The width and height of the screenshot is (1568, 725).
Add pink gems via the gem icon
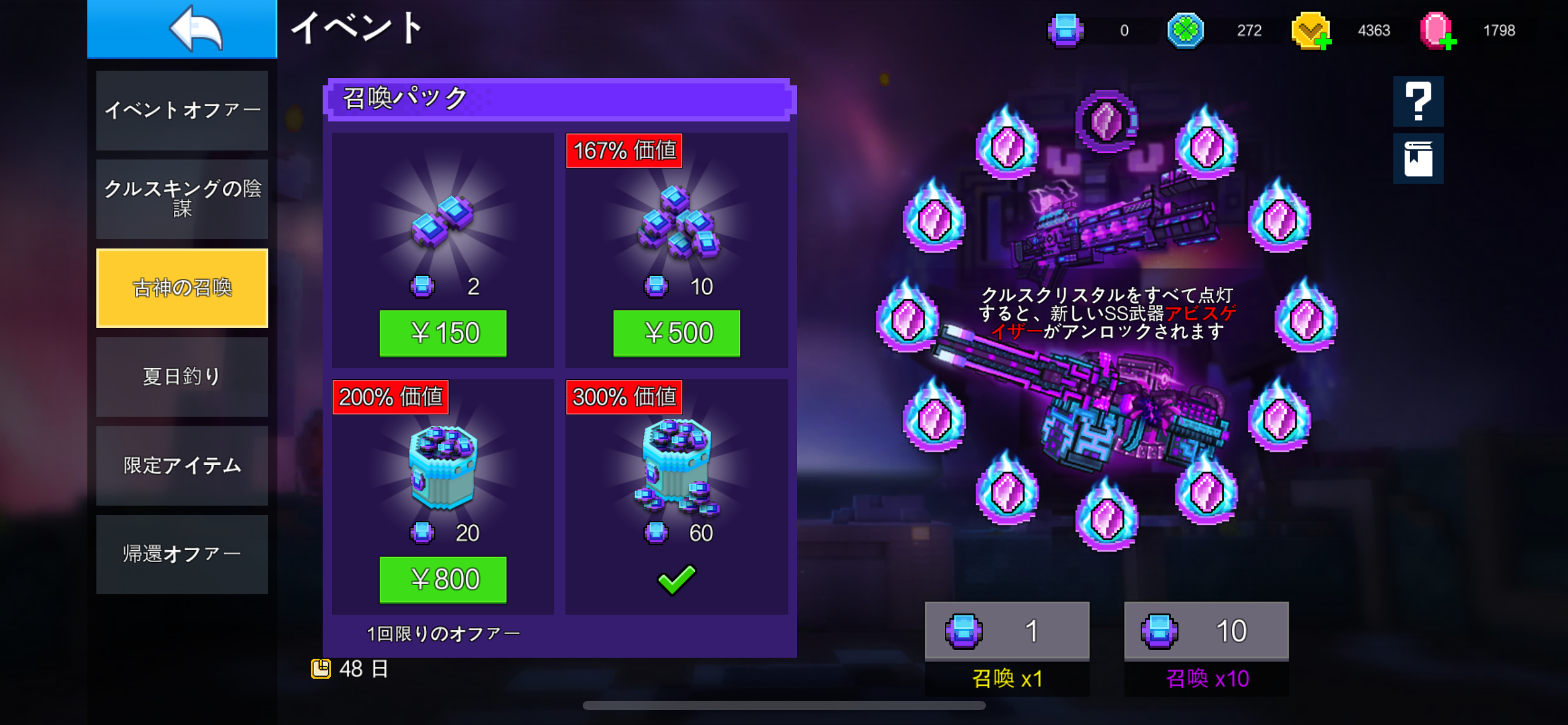[x=1437, y=31]
